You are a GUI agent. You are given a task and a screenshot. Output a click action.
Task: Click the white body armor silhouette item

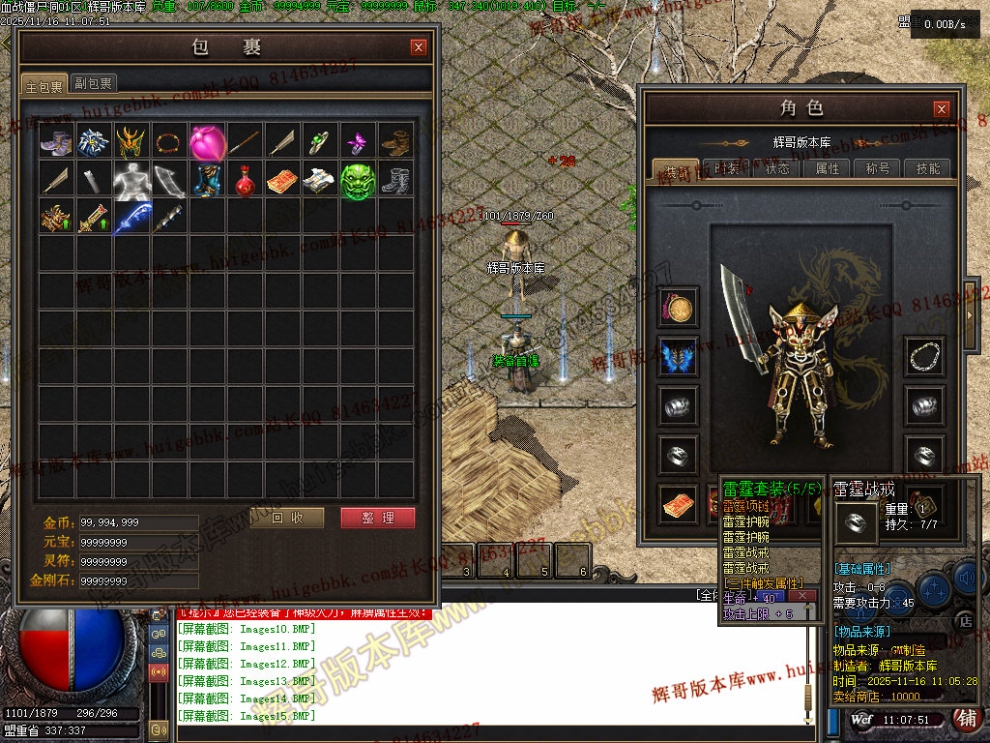(131, 181)
